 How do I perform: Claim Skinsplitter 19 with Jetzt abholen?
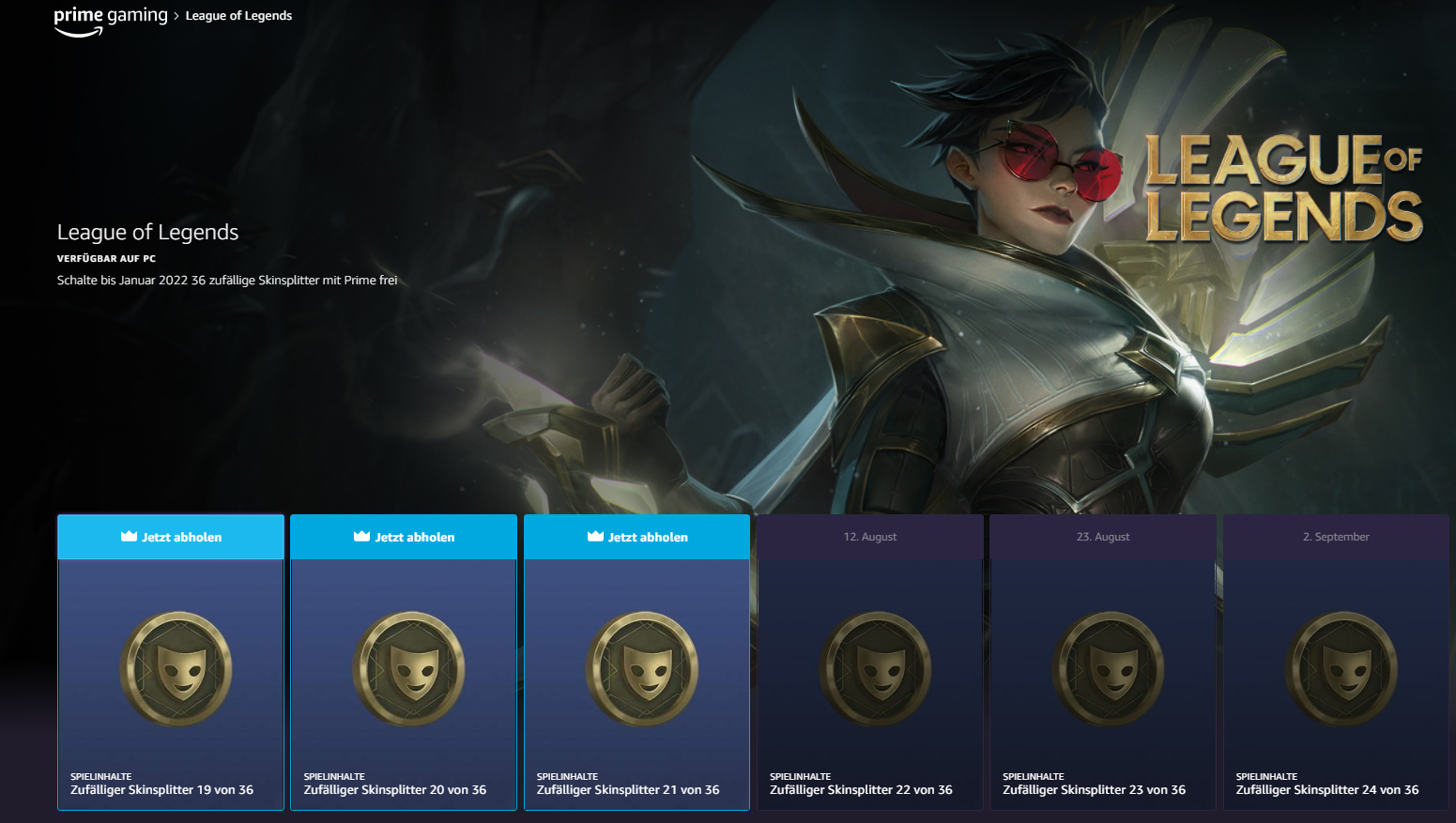pyautogui.click(x=171, y=537)
